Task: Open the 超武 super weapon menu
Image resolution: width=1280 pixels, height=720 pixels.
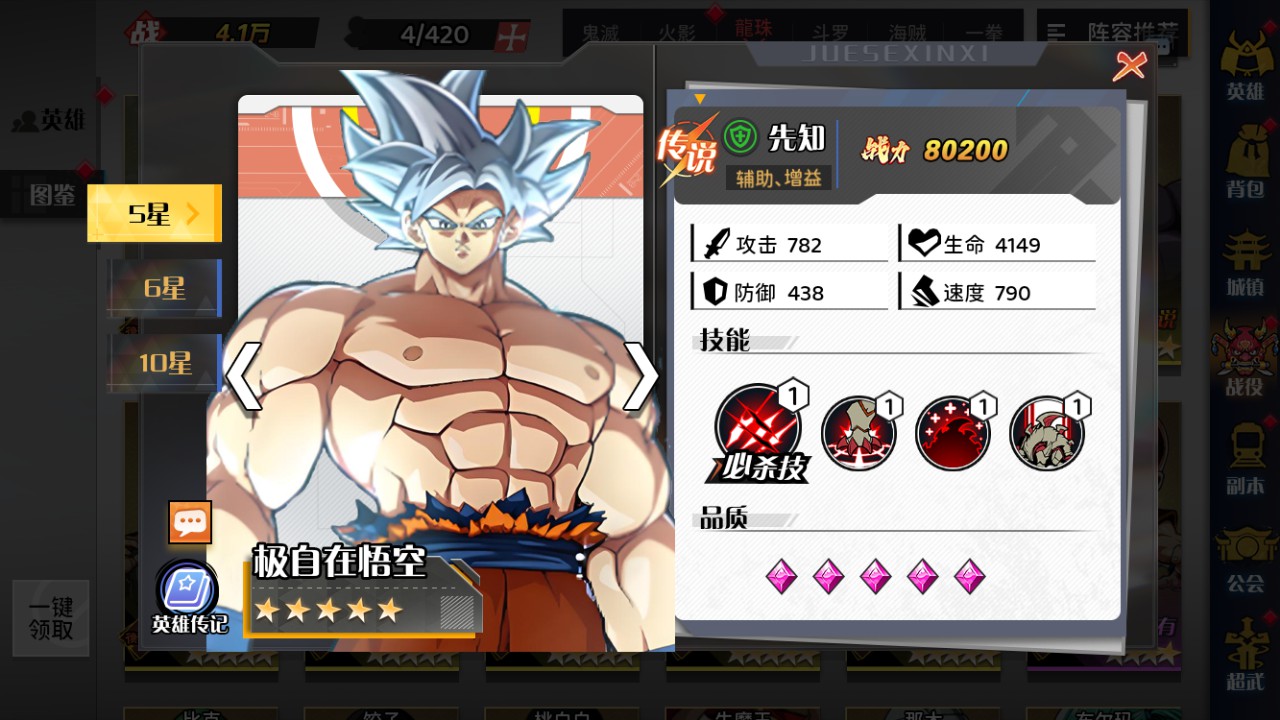Action: click(1245, 656)
